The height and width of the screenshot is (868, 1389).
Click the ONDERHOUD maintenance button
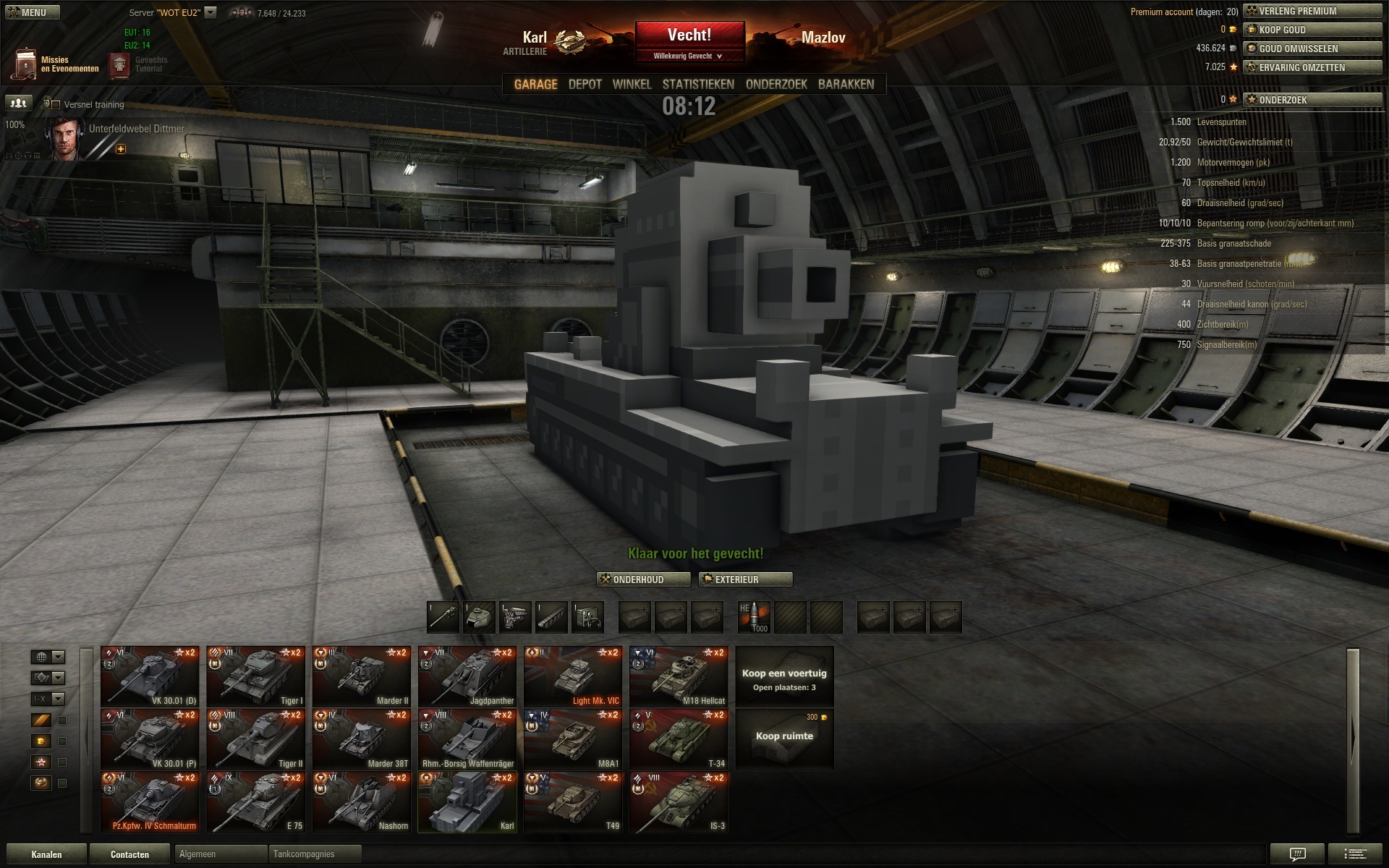coord(643,579)
